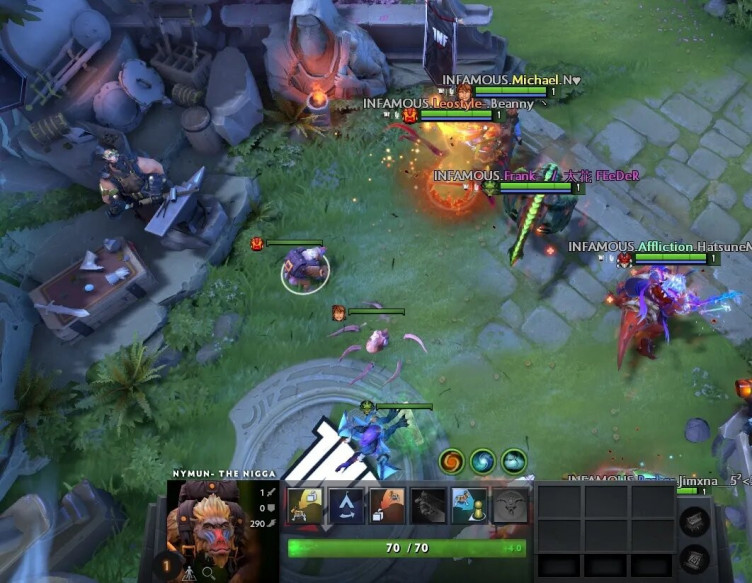Click the dimmed round emblem ability
752x583 pixels.
coord(509,507)
